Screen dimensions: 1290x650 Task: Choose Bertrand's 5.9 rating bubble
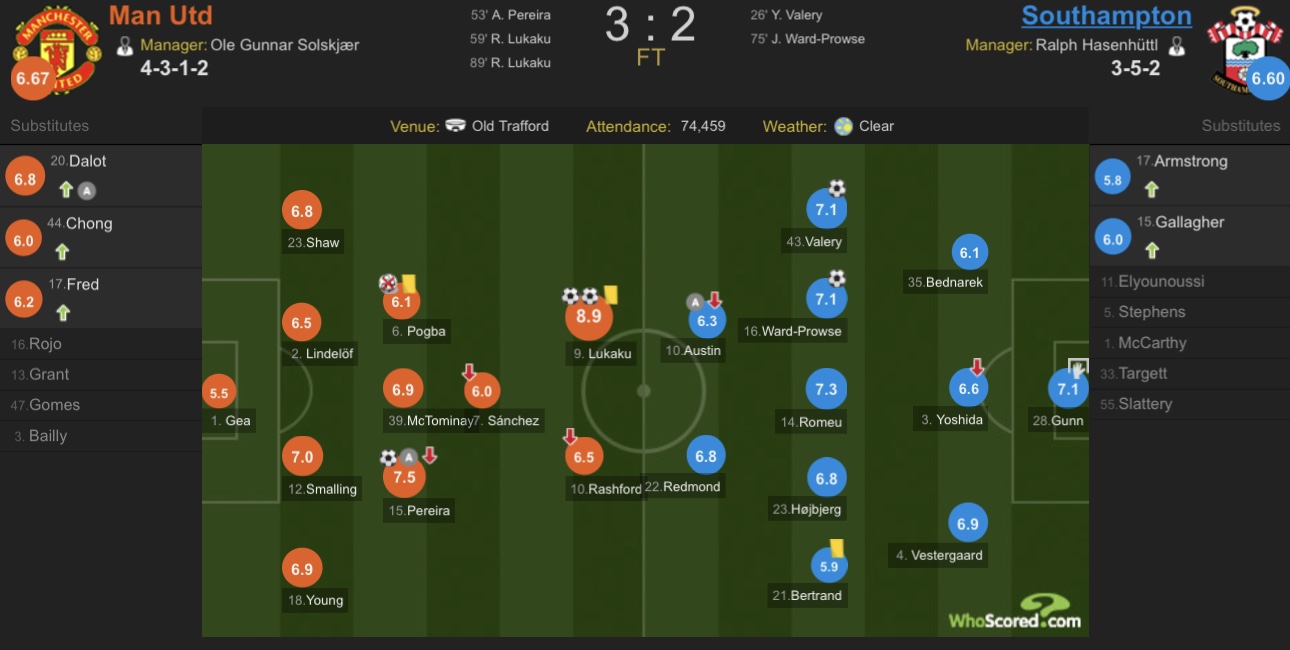(x=828, y=566)
